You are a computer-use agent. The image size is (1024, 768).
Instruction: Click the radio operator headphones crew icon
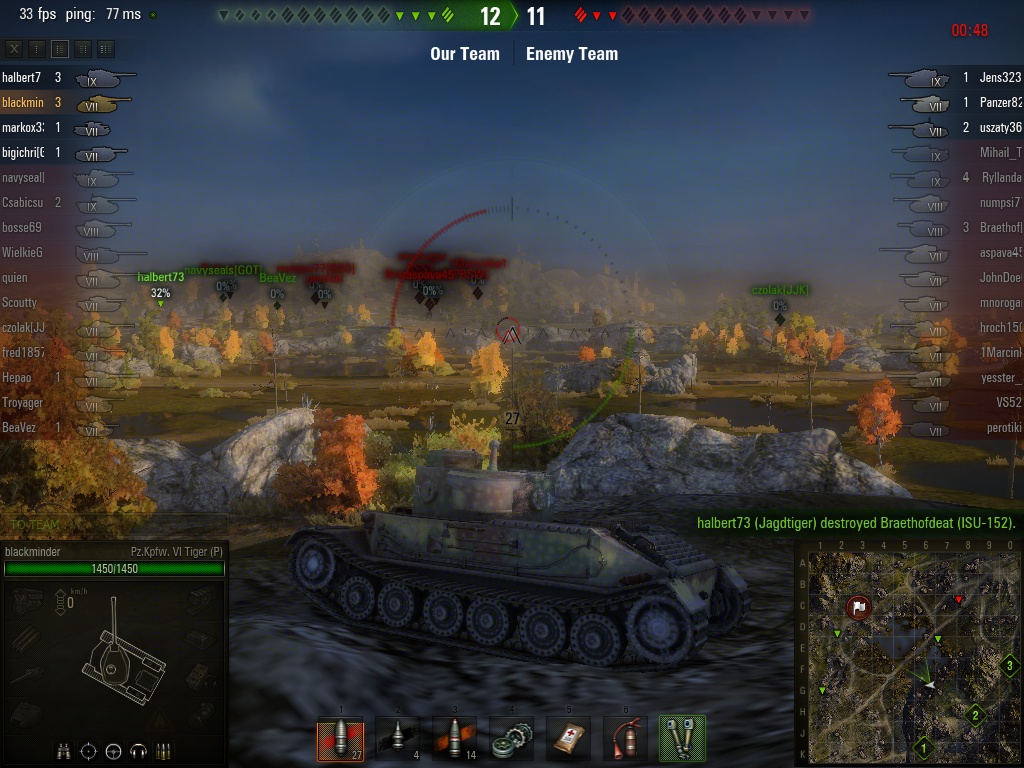(138, 750)
